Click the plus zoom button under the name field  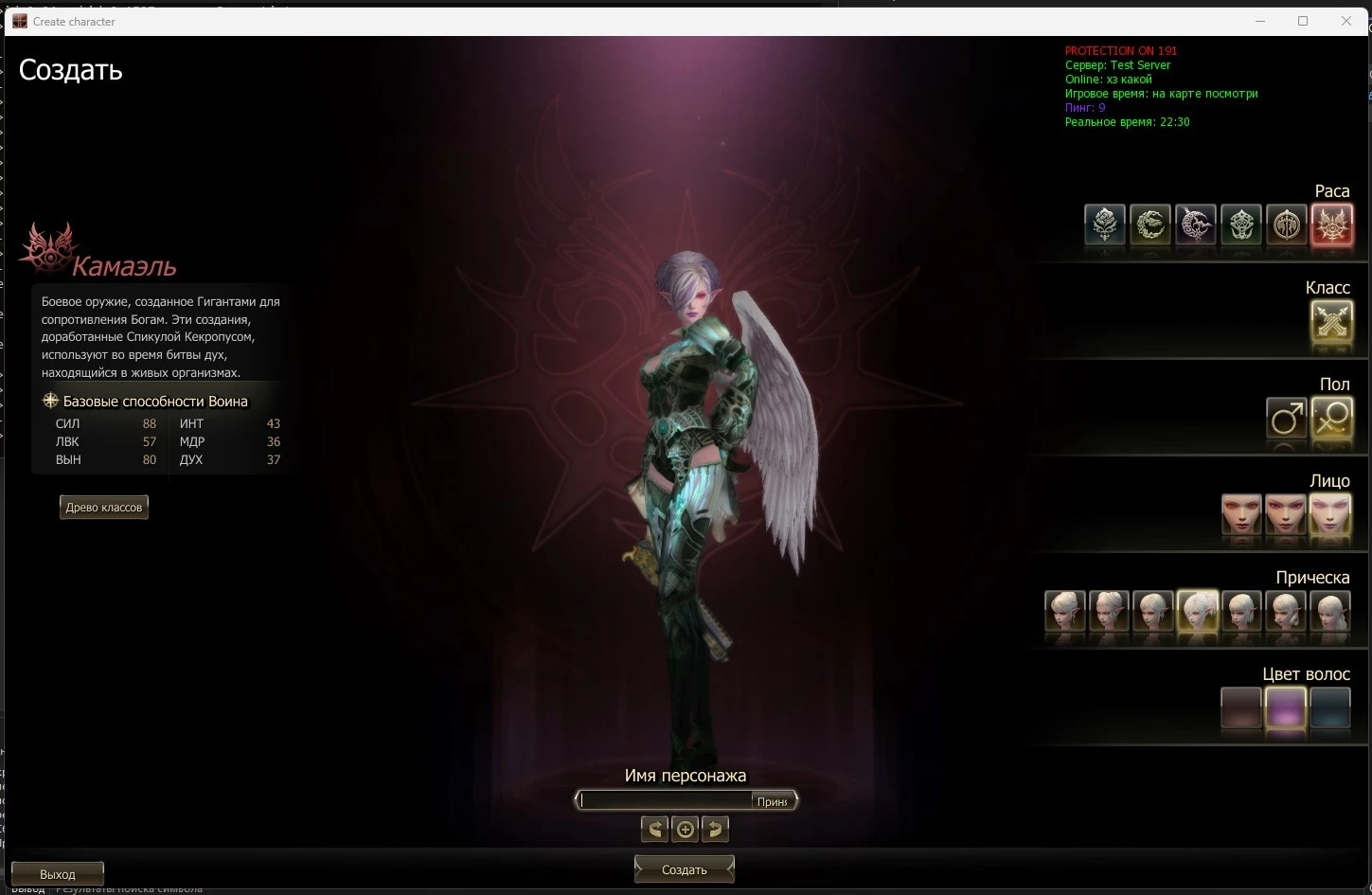(x=686, y=830)
